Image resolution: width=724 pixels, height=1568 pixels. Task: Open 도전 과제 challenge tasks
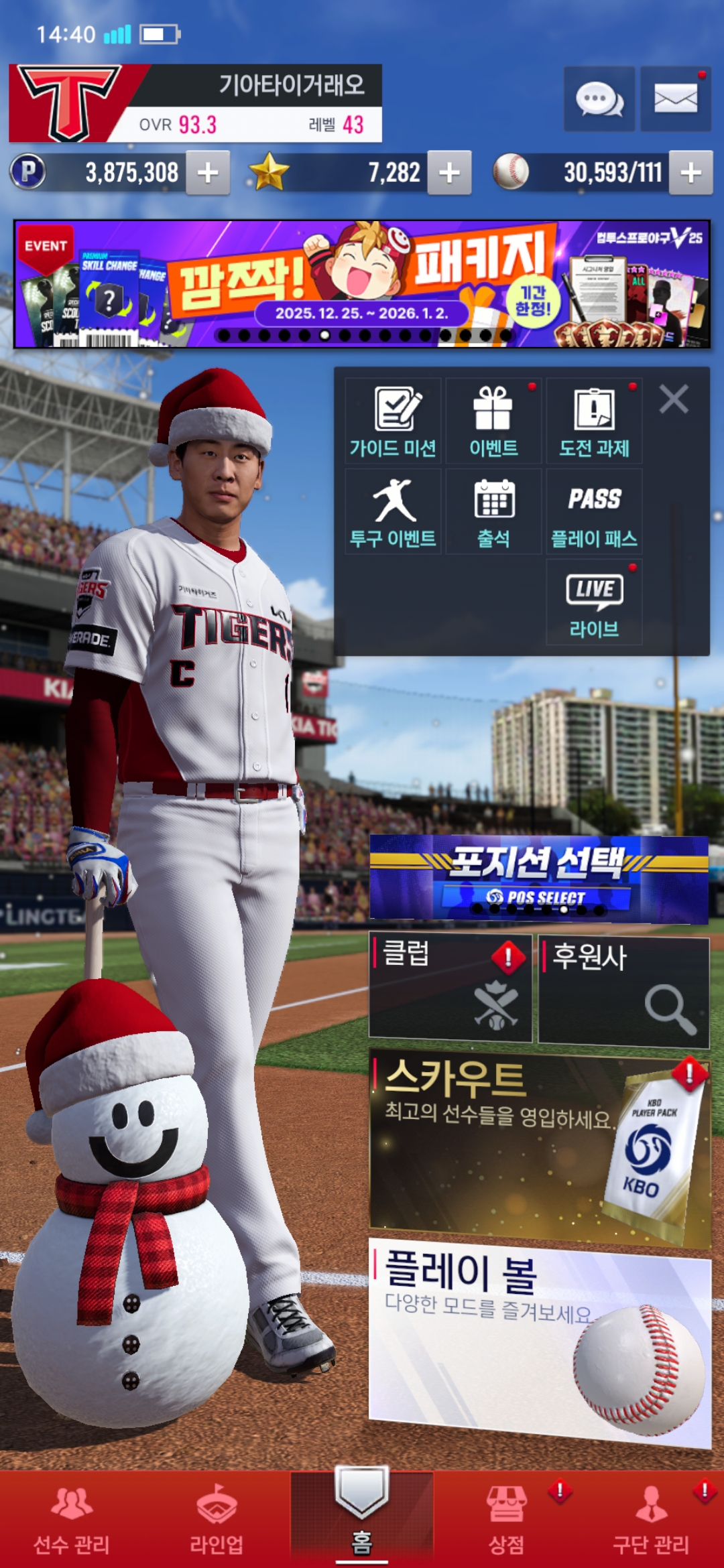coord(594,421)
